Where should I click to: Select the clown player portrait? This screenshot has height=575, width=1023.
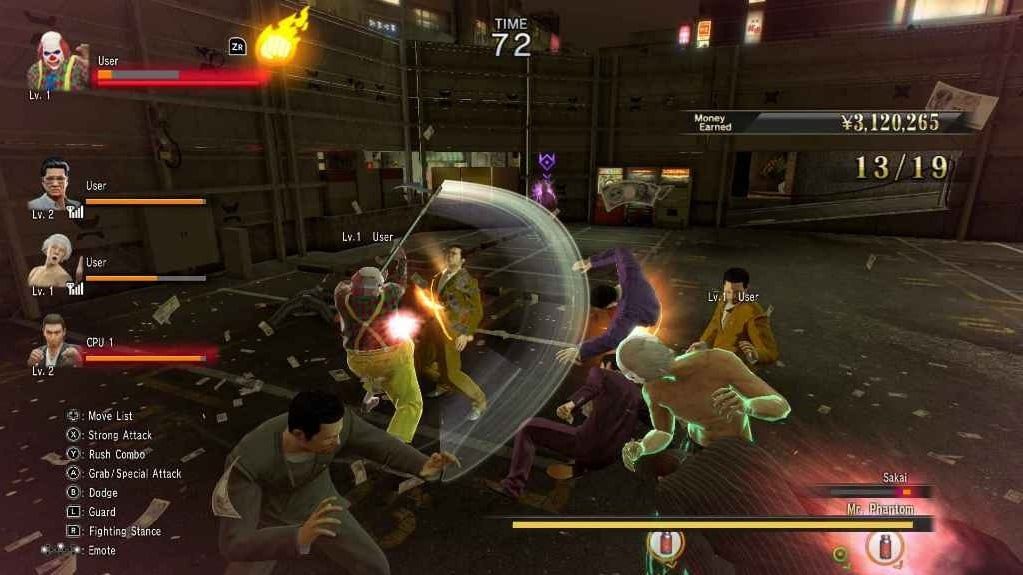(x=57, y=61)
